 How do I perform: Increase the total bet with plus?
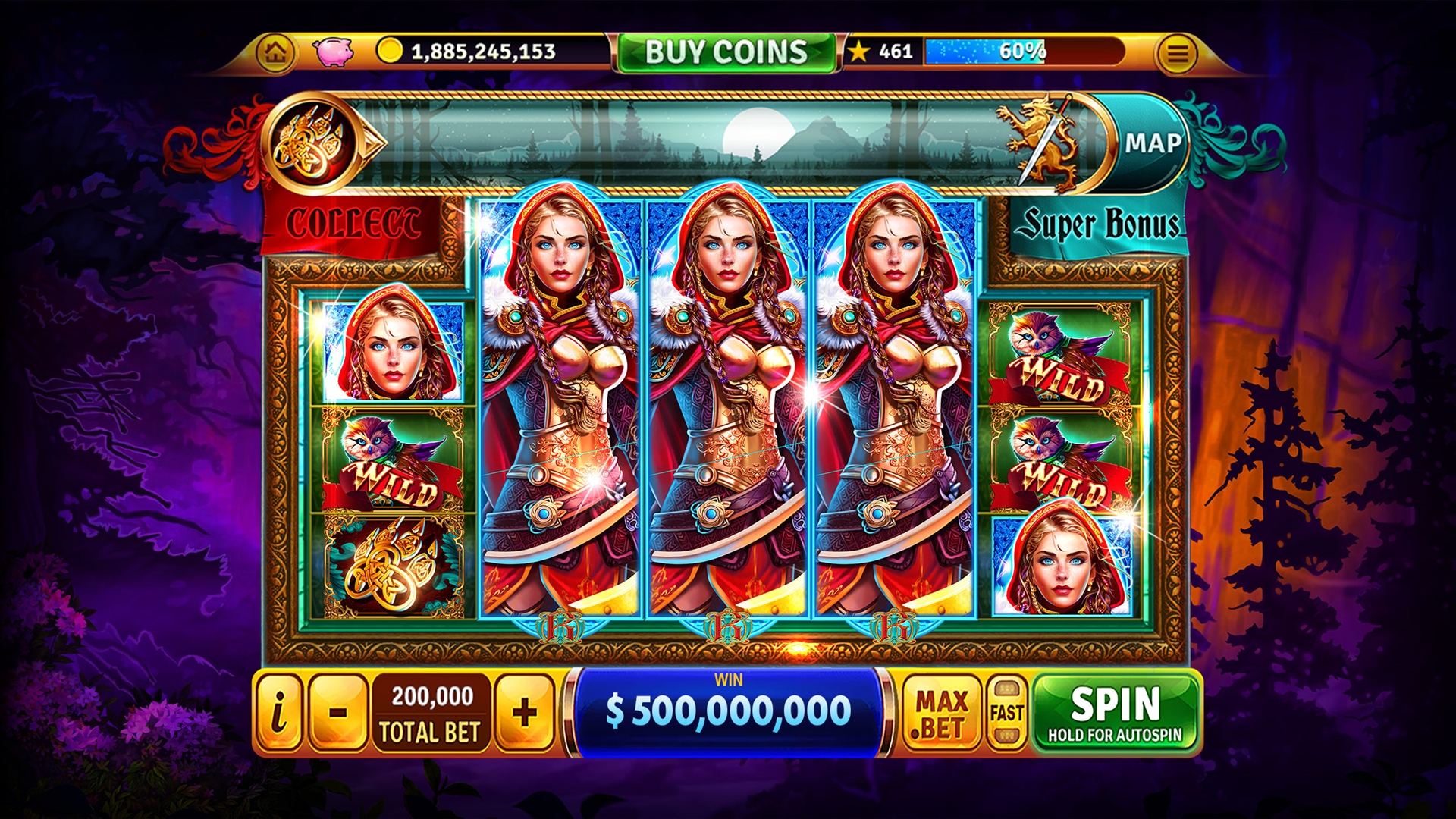(526, 713)
